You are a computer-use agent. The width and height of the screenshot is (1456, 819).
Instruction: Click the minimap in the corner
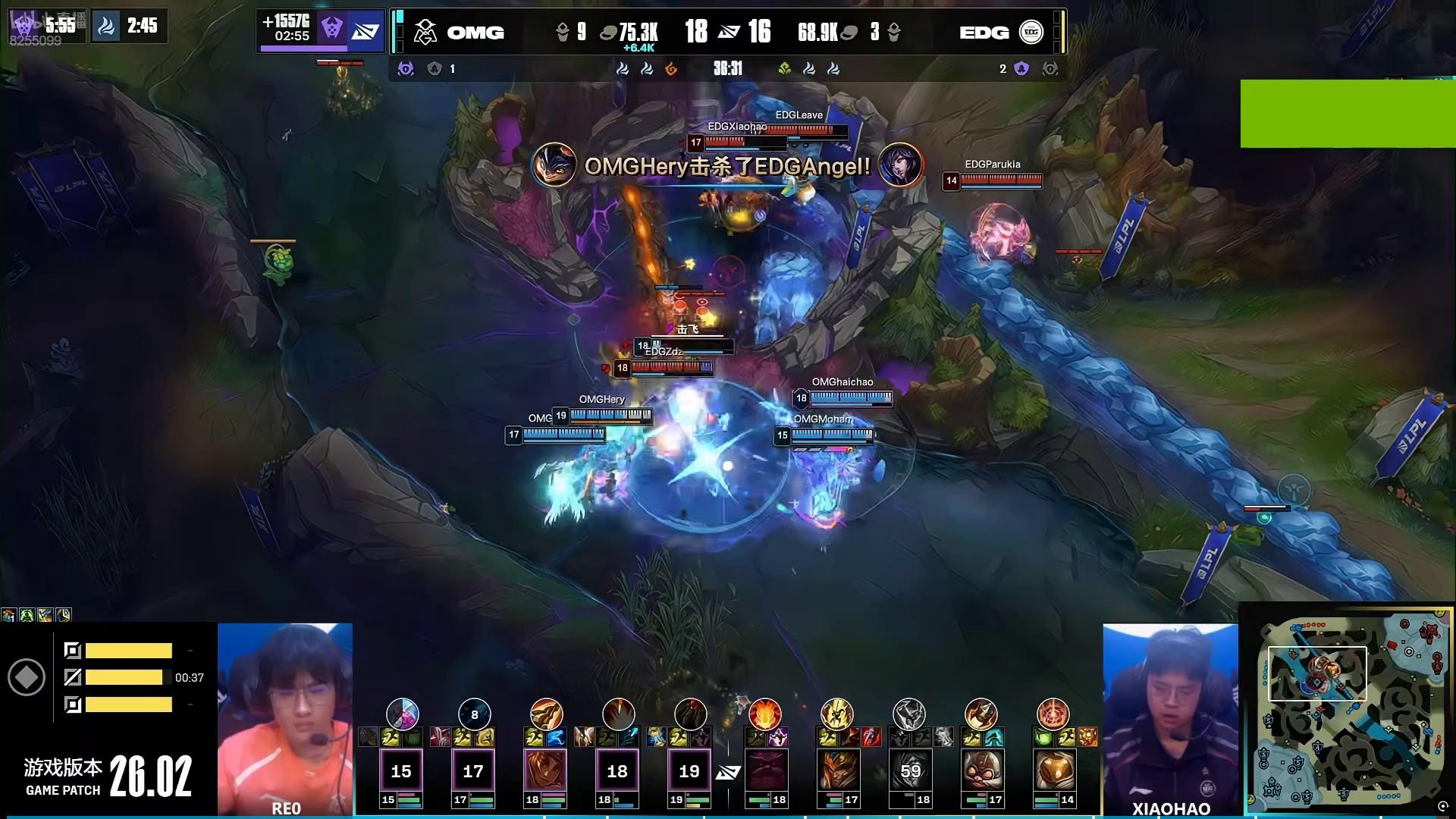point(1347,709)
